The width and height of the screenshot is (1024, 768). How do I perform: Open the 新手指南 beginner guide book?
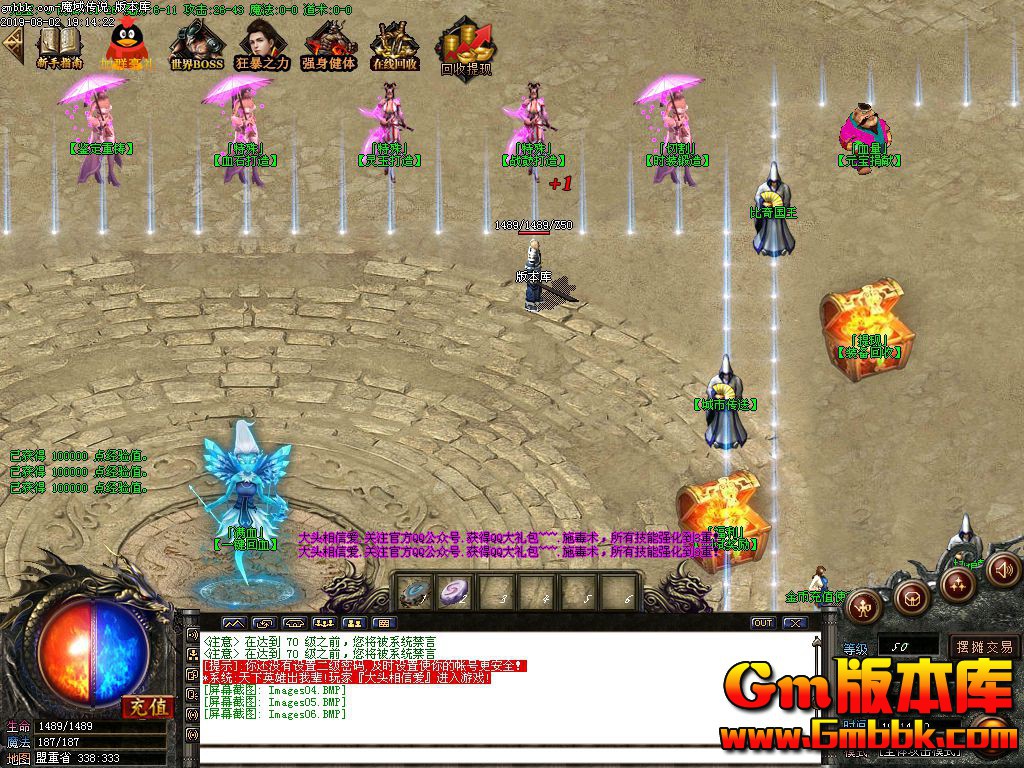click(59, 44)
